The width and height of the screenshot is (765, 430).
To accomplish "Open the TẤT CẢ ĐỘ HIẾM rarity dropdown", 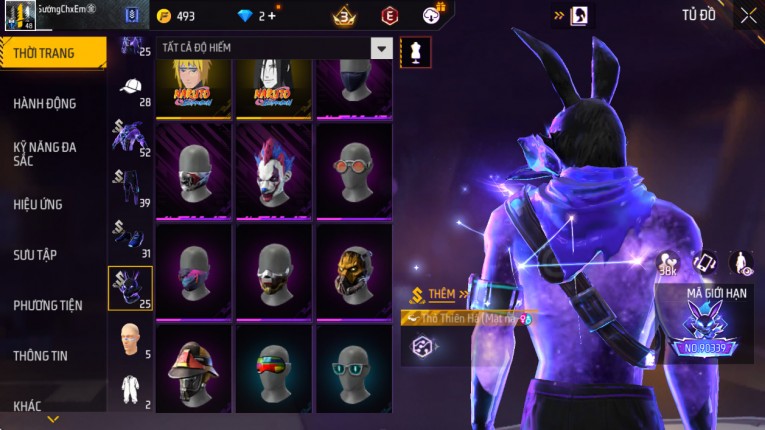I will pyautogui.click(x=381, y=48).
